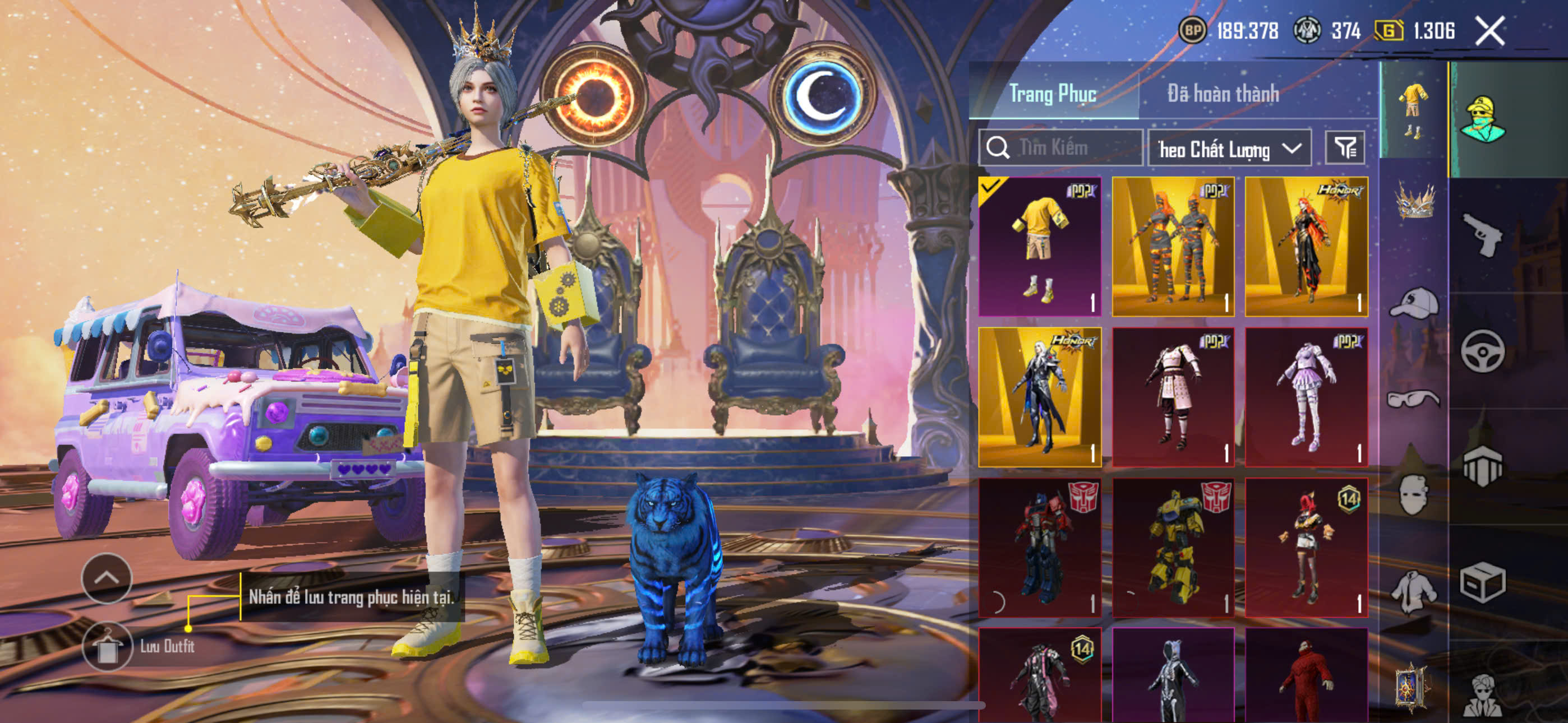1568x723 pixels.
Task: Close the inventory with the X button
Action: click(x=1489, y=30)
